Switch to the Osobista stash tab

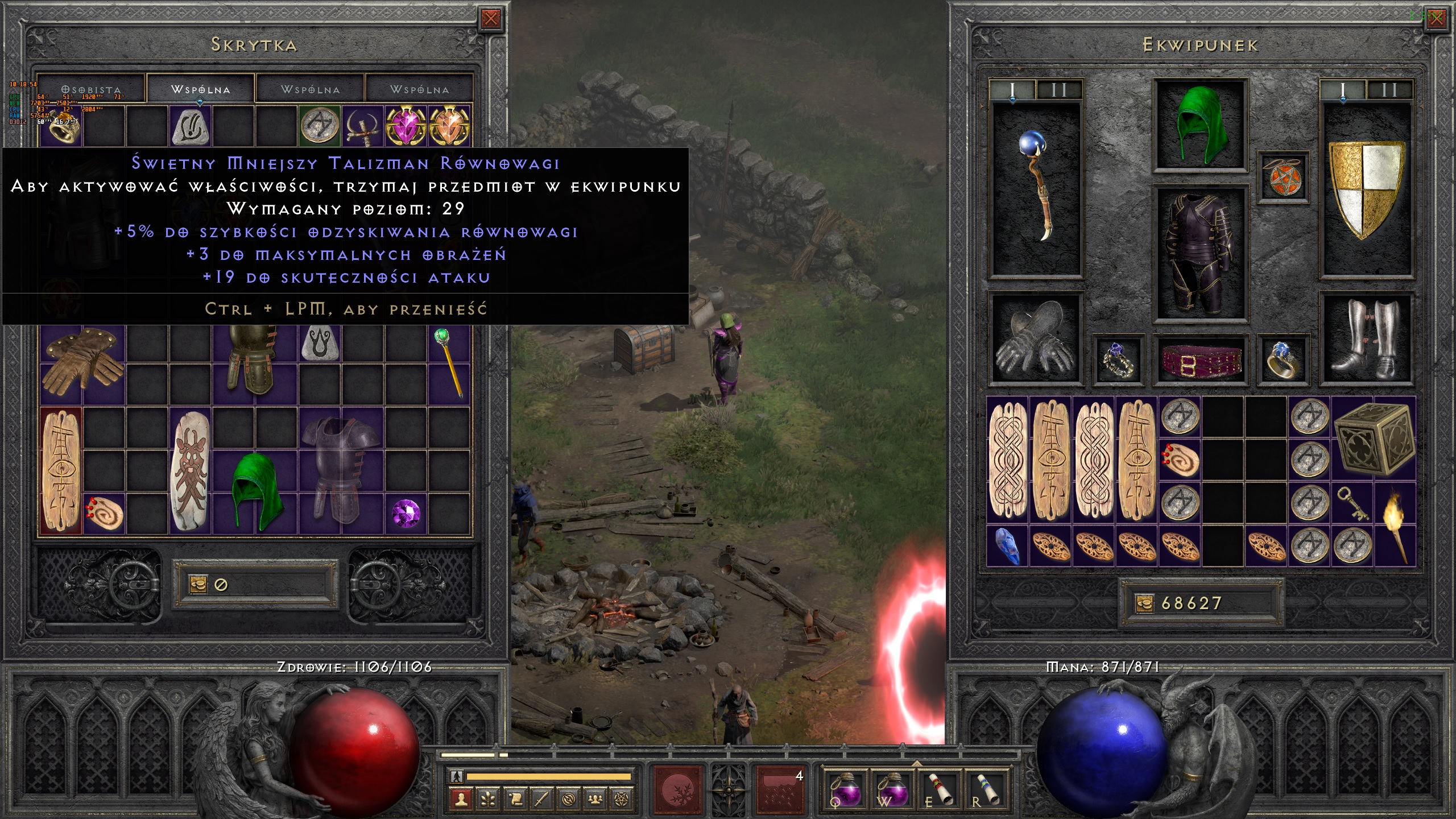pyautogui.click(x=91, y=90)
